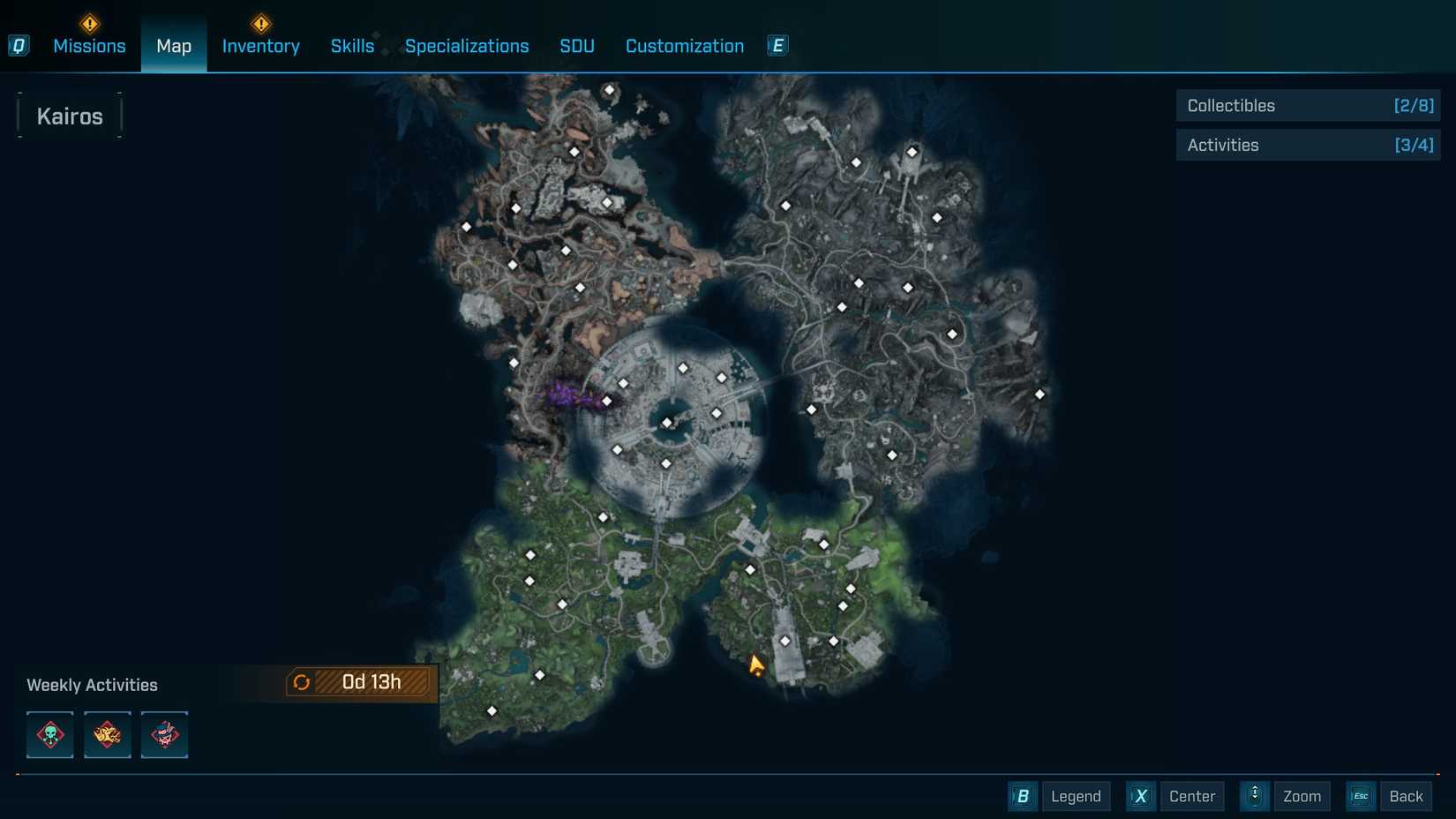
Task: Click the E shortcut icon after Customization
Action: pos(777,45)
